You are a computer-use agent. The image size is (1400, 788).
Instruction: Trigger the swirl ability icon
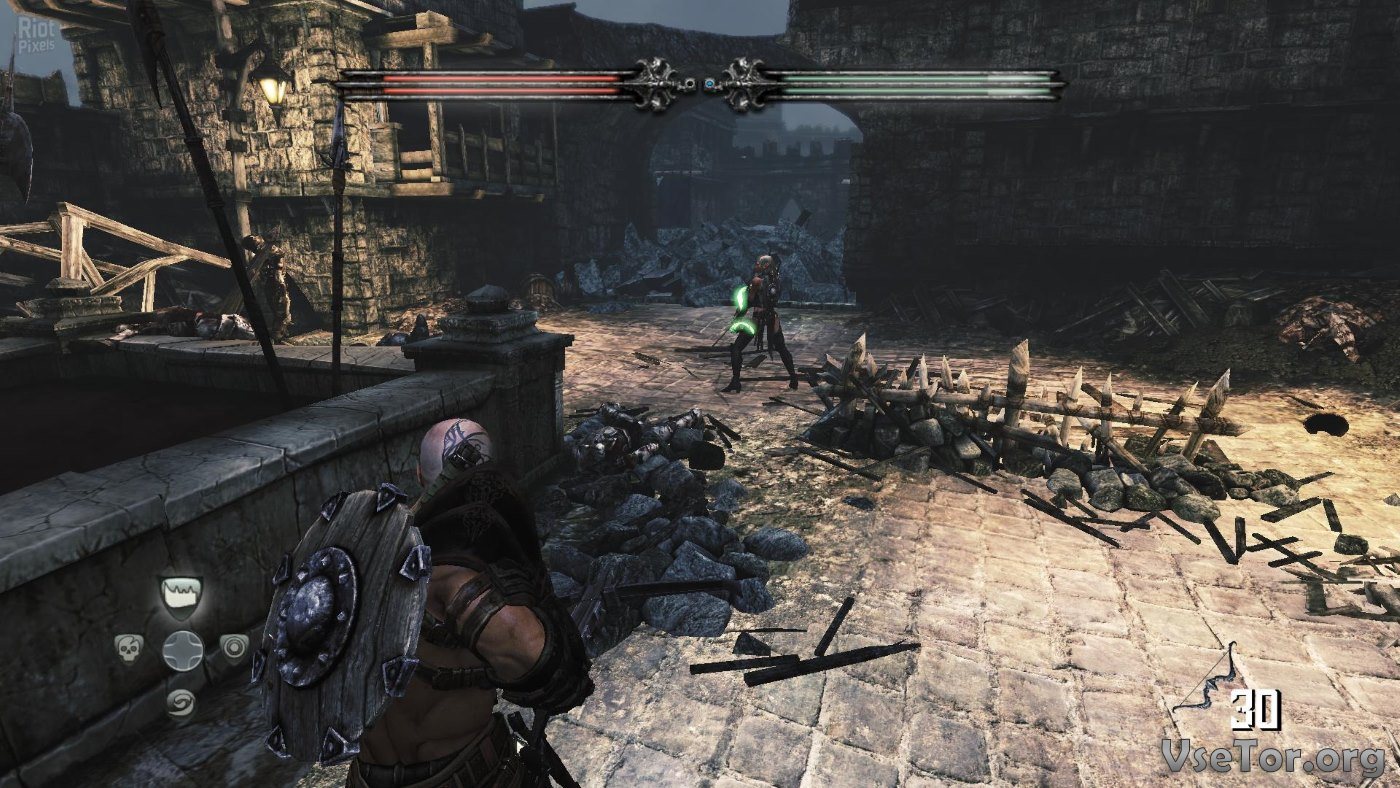point(181,701)
